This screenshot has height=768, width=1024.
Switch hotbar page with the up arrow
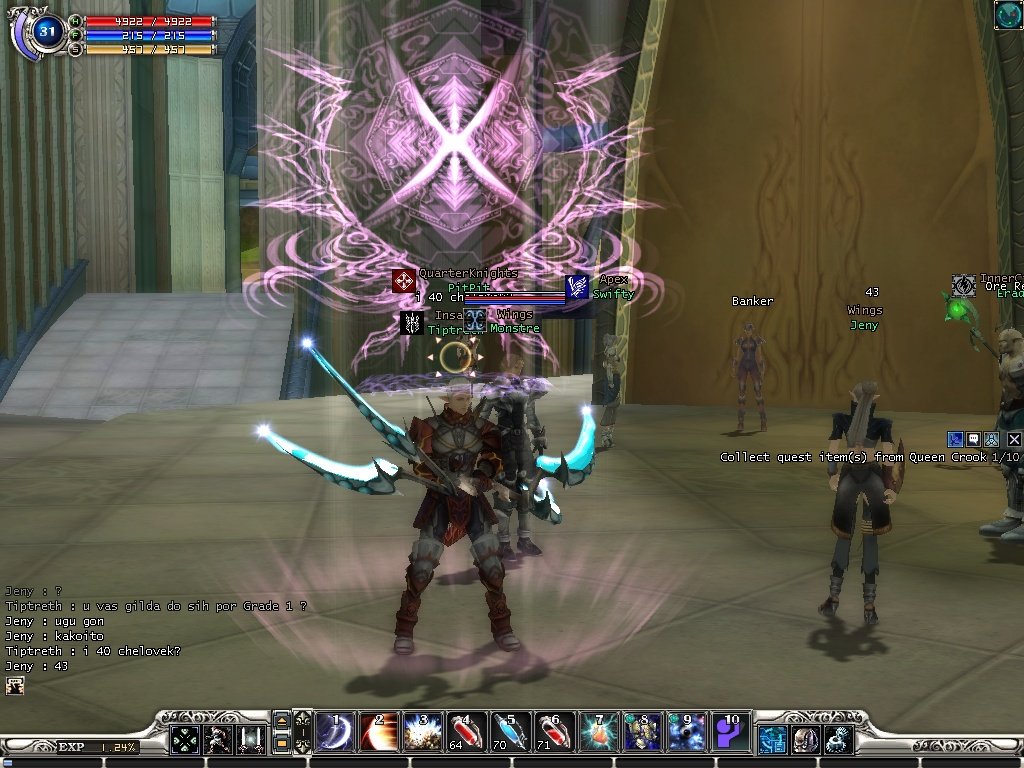(281, 721)
